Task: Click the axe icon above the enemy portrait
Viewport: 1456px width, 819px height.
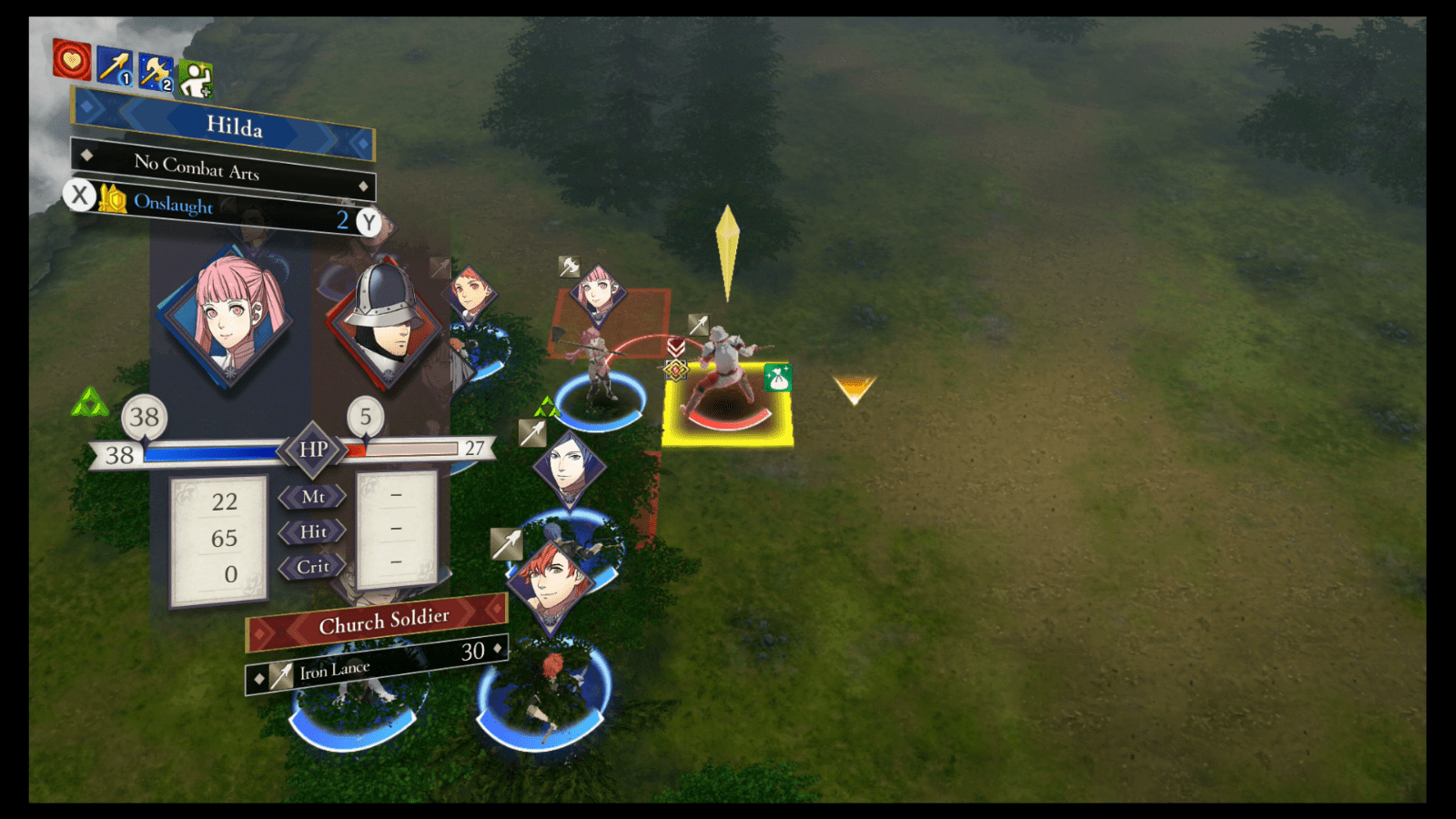Action: (569, 266)
